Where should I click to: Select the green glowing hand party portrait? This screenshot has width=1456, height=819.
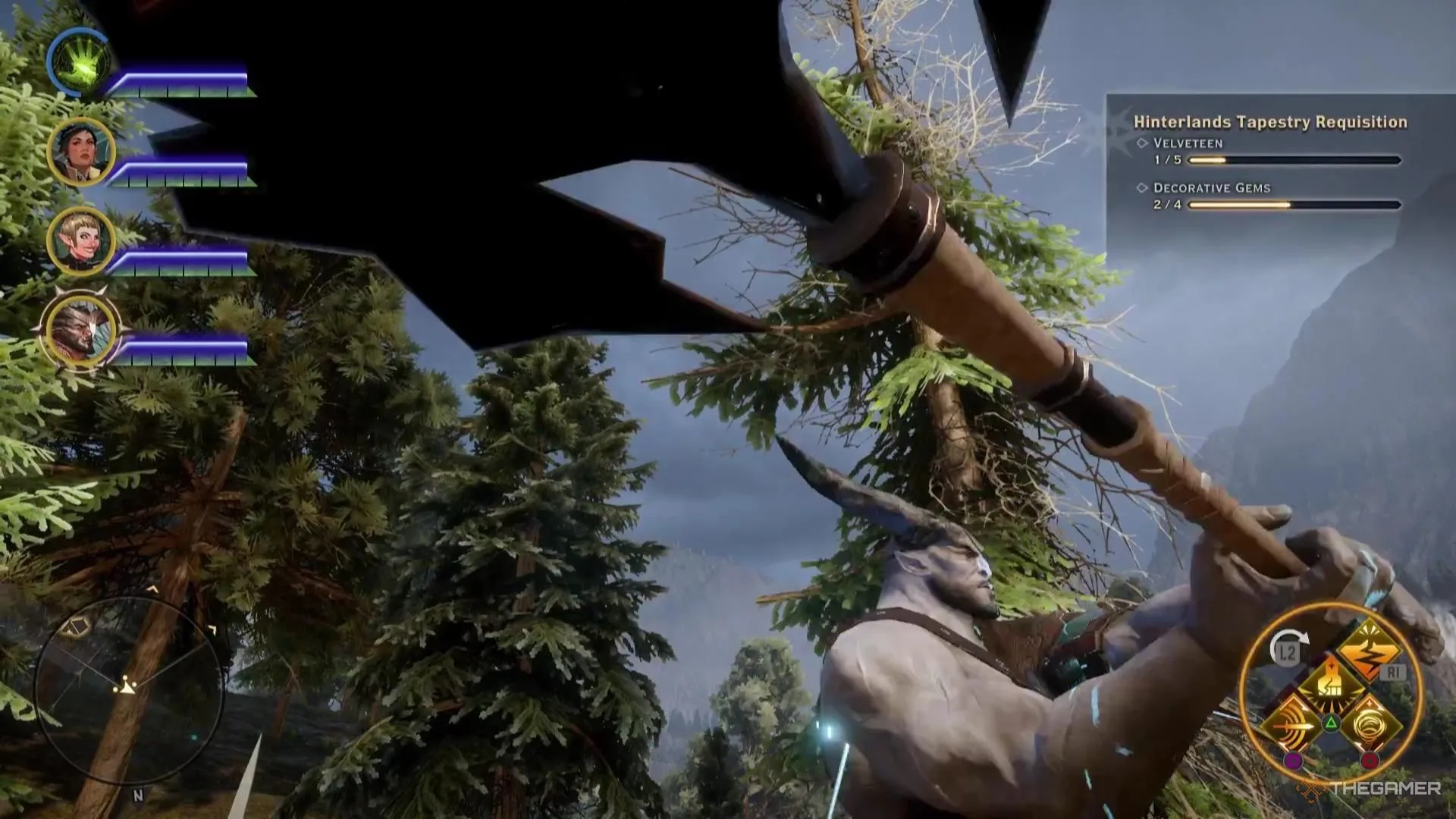(80, 62)
